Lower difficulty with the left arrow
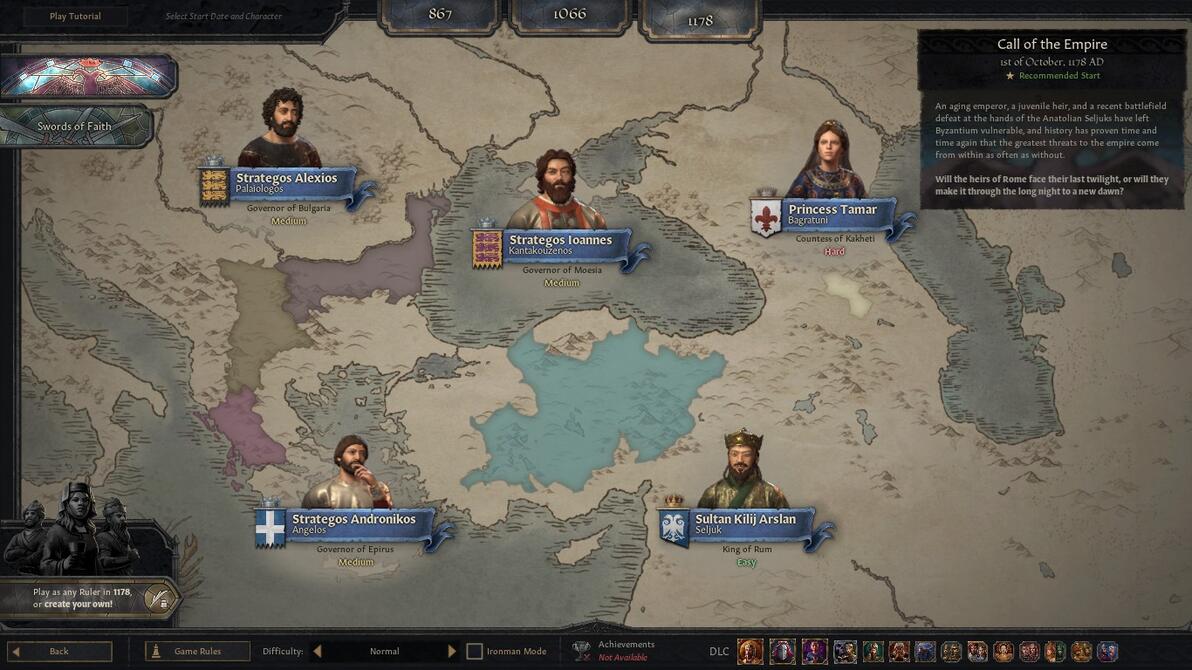The height and width of the screenshot is (670, 1192). click(x=317, y=651)
